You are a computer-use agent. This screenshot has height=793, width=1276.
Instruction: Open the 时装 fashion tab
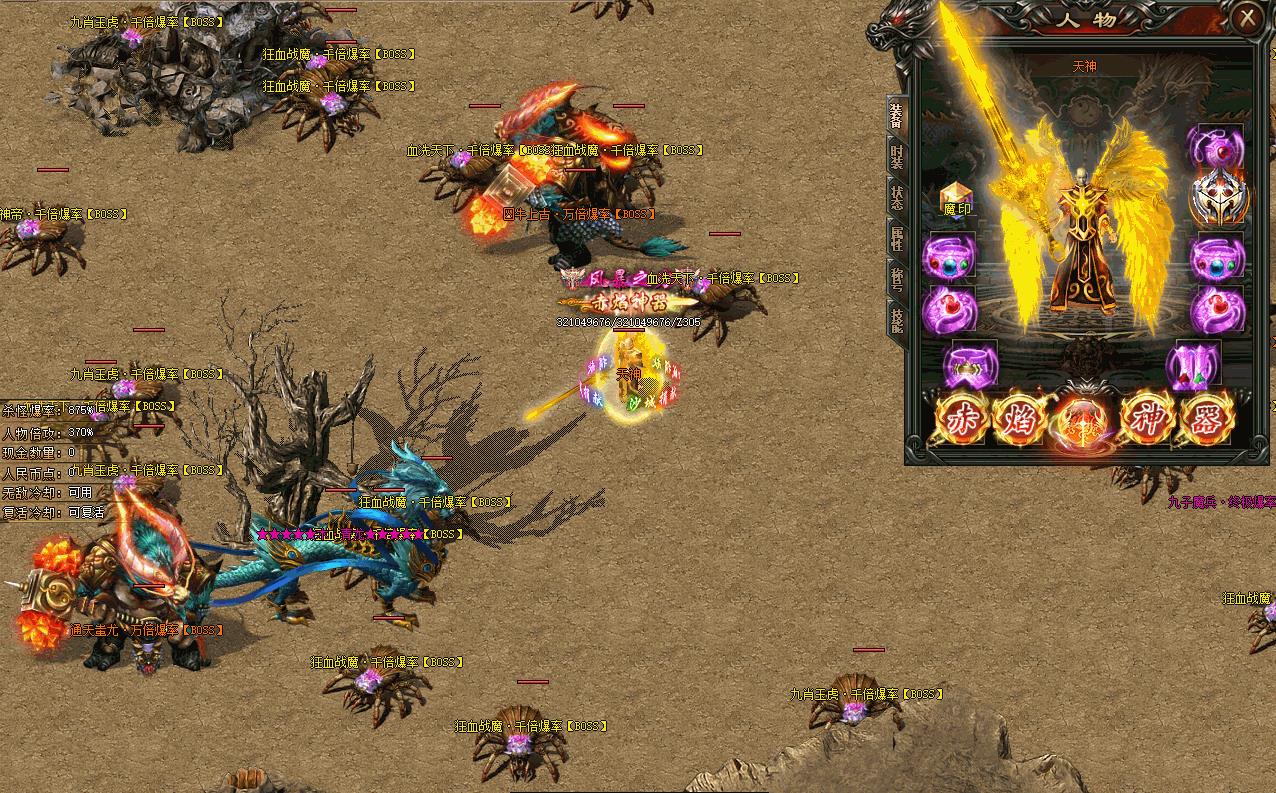(896, 159)
